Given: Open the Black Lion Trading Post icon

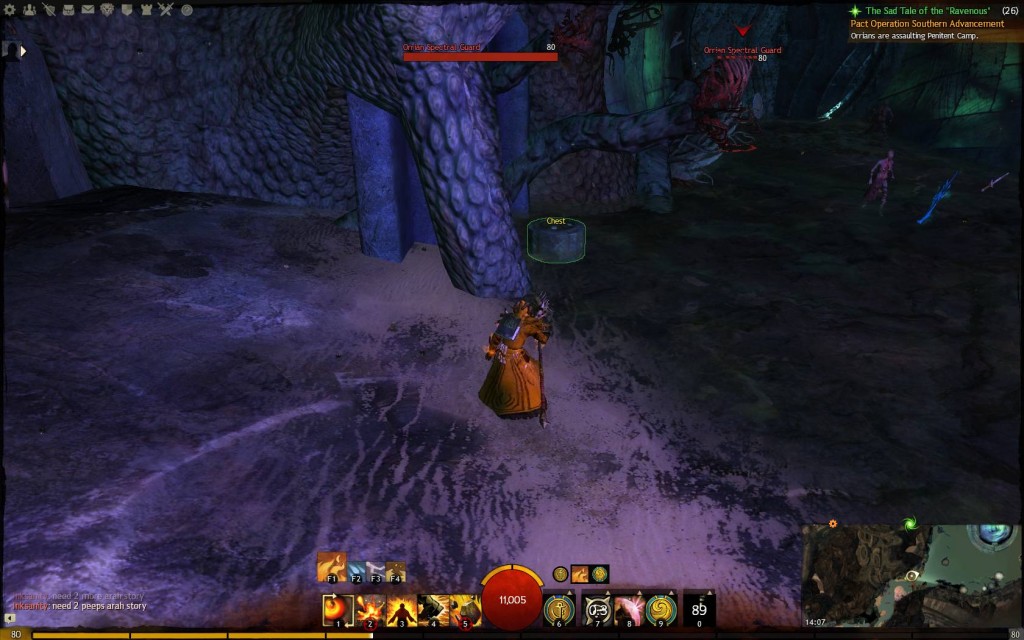Looking at the screenshot, I should click(106, 10).
